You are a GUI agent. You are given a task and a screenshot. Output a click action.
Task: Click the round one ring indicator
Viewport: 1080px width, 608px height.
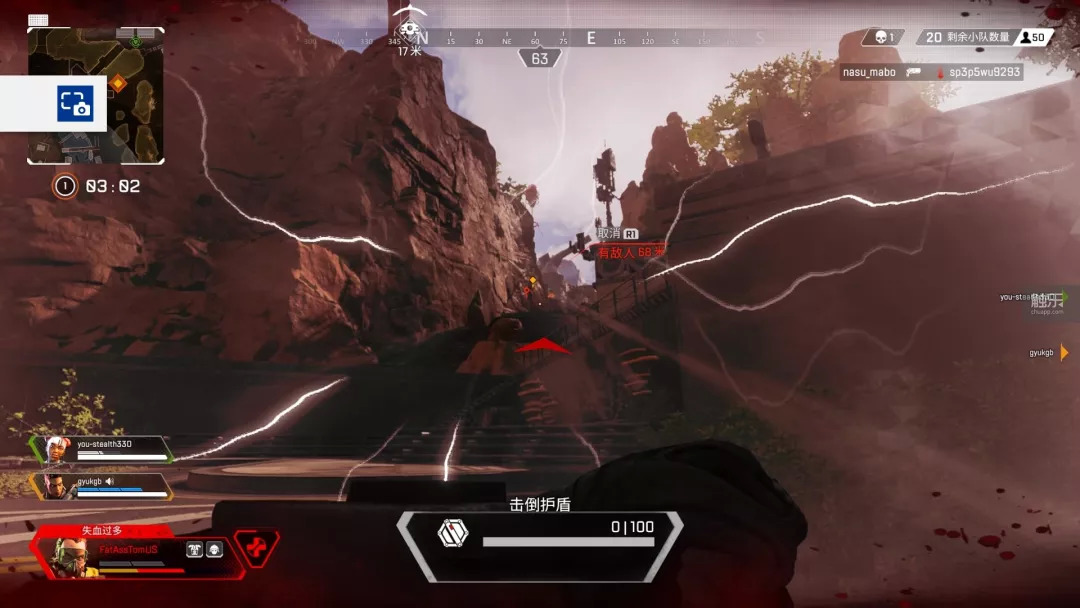(65, 186)
